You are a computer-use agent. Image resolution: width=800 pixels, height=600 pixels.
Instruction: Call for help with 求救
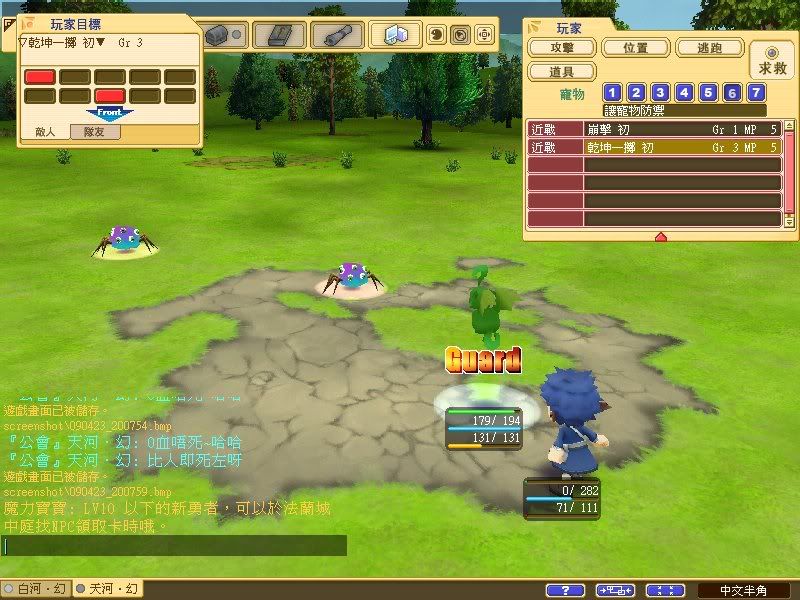pos(771,61)
